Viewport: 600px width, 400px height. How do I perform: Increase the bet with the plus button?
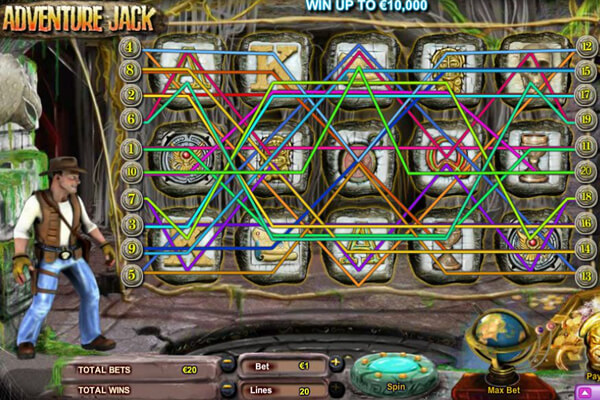335,364
